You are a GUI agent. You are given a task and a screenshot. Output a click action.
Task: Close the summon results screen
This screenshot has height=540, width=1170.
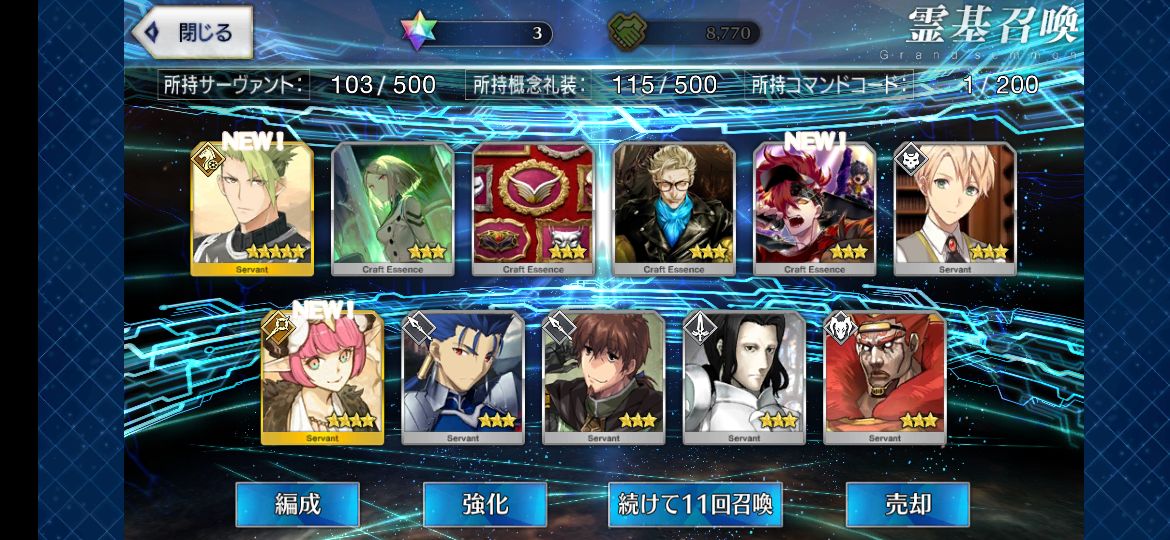tap(191, 32)
